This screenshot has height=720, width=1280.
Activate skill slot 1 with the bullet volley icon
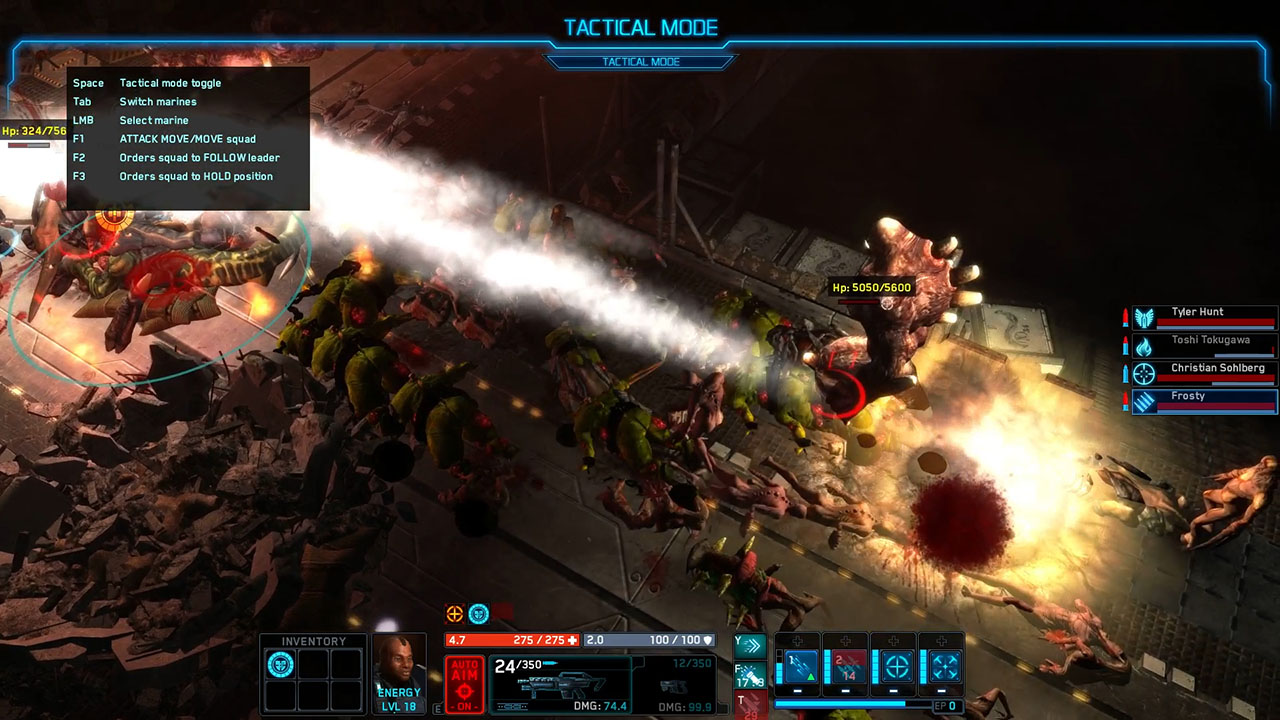pyautogui.click(x=801, y=665)
